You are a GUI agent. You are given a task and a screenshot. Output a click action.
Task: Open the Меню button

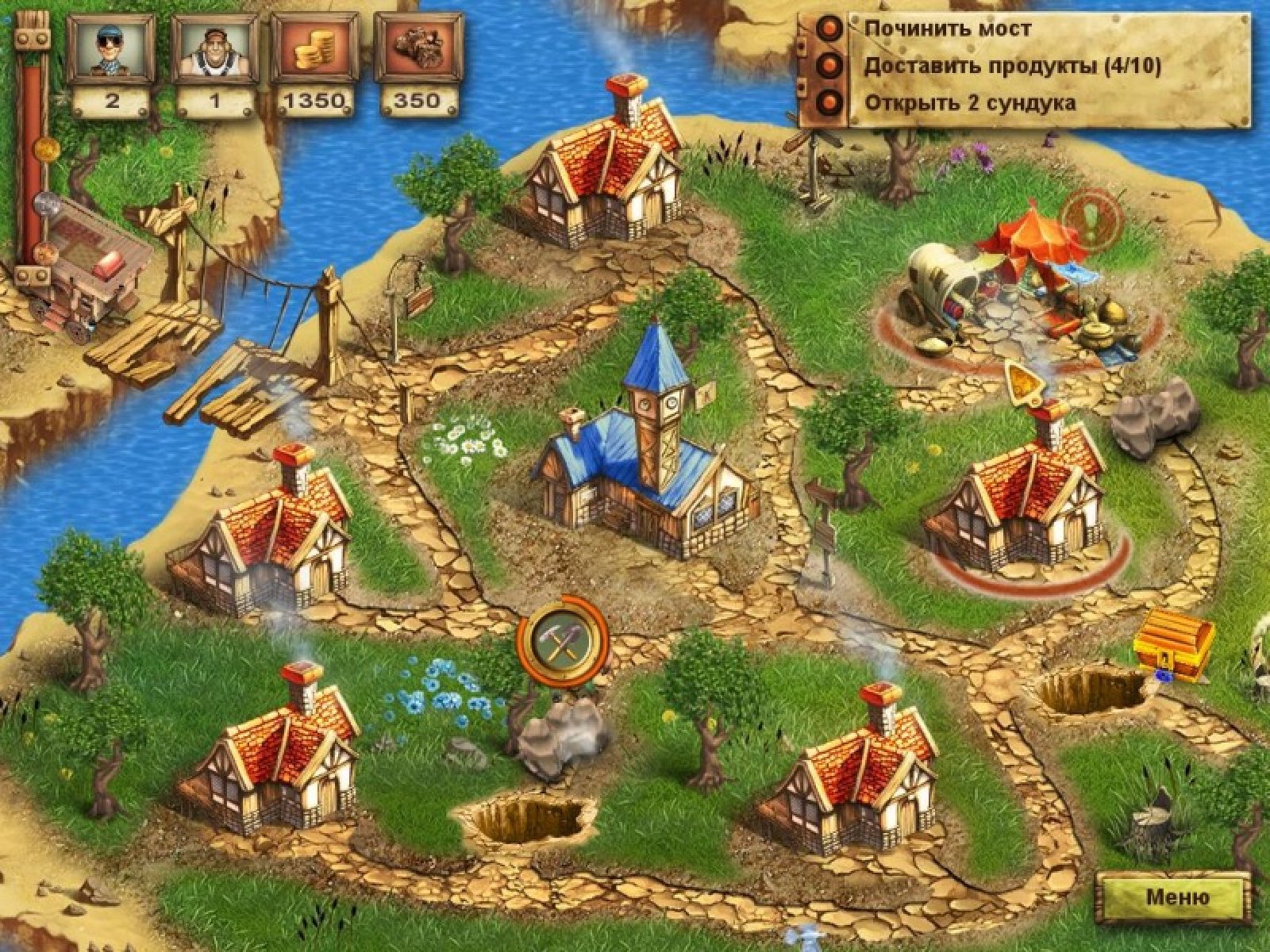1177,897
